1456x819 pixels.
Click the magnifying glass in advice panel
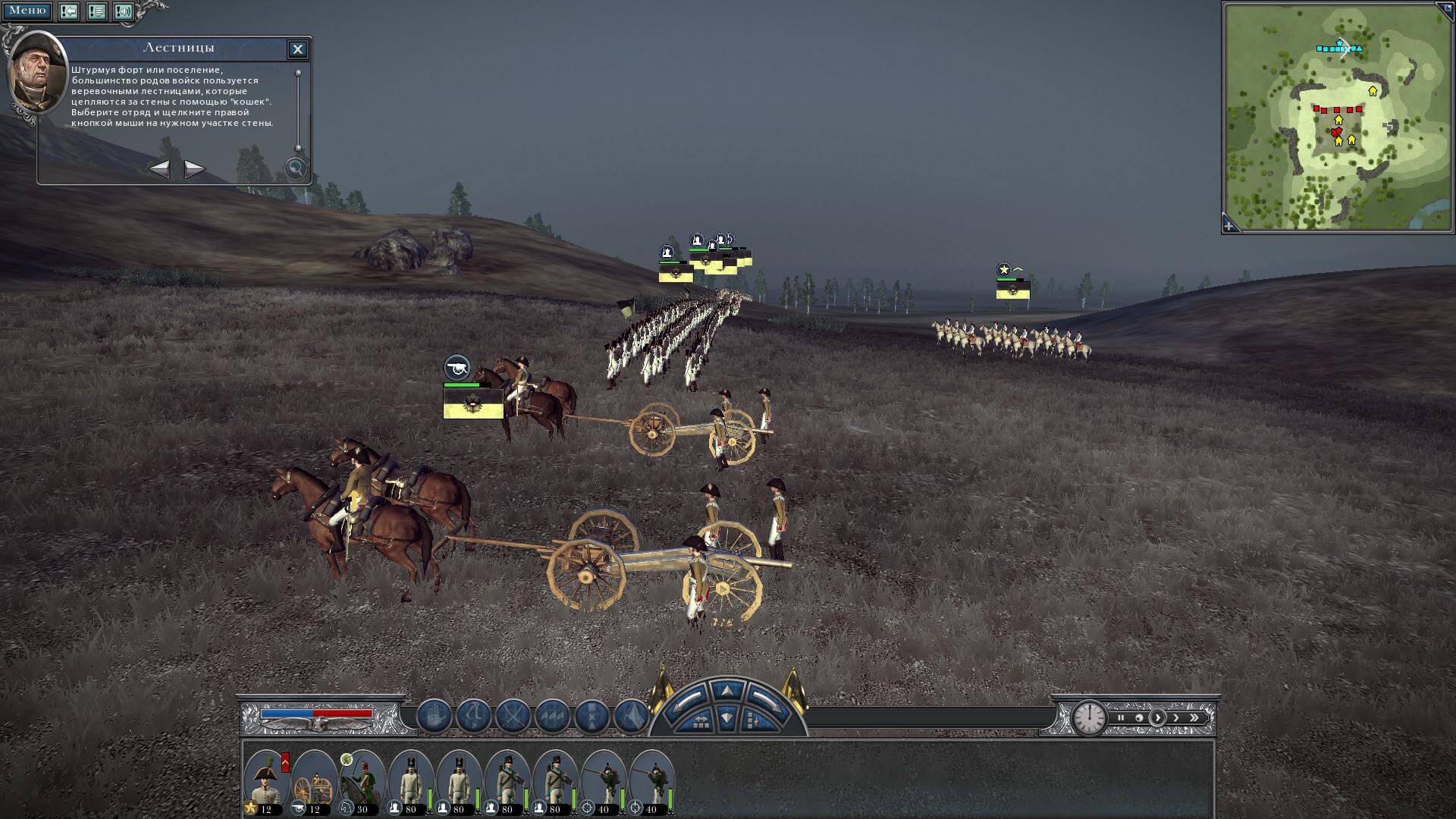tap(294, 168)
